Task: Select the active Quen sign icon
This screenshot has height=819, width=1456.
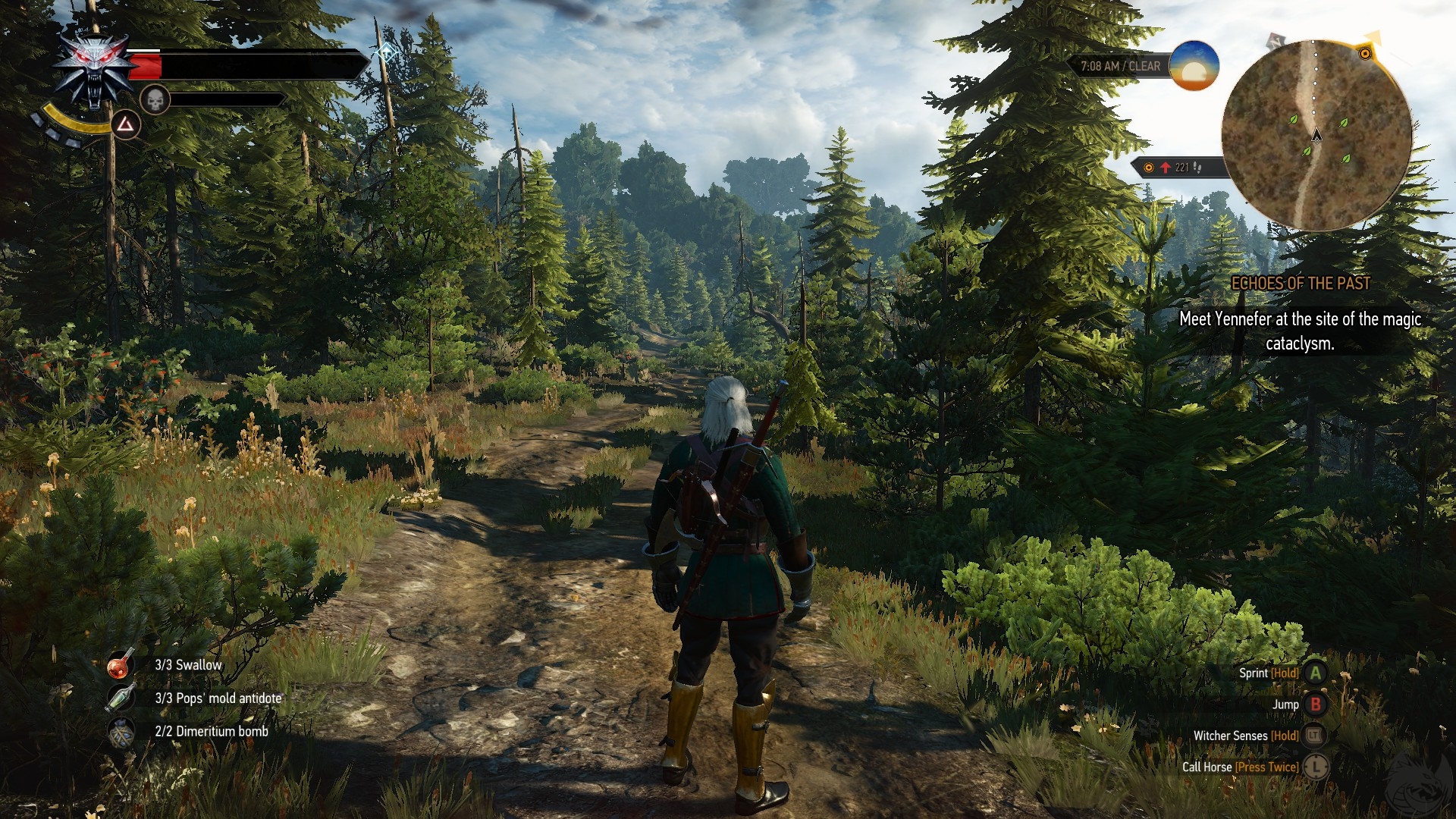Action: (x=126, y=124)
